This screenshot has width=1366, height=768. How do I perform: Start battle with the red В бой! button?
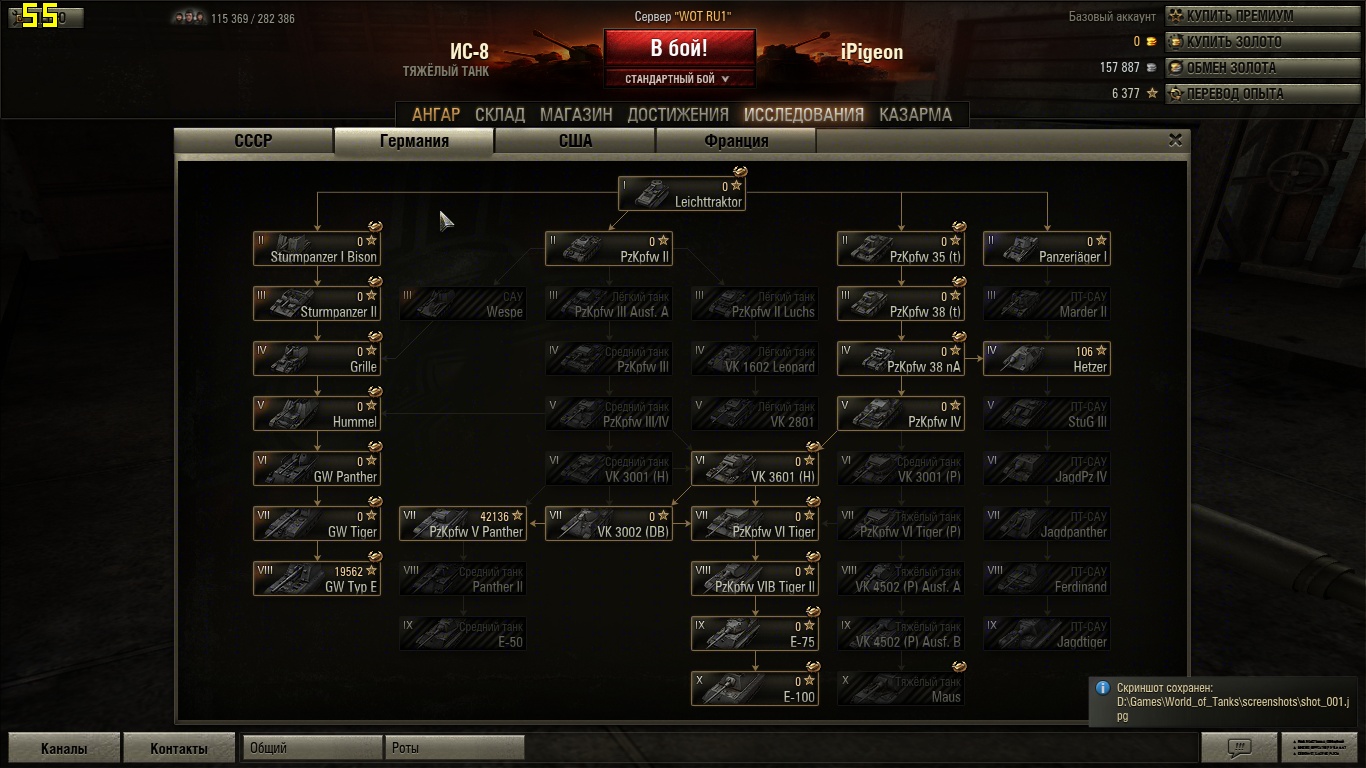click(x=679, y=48)
